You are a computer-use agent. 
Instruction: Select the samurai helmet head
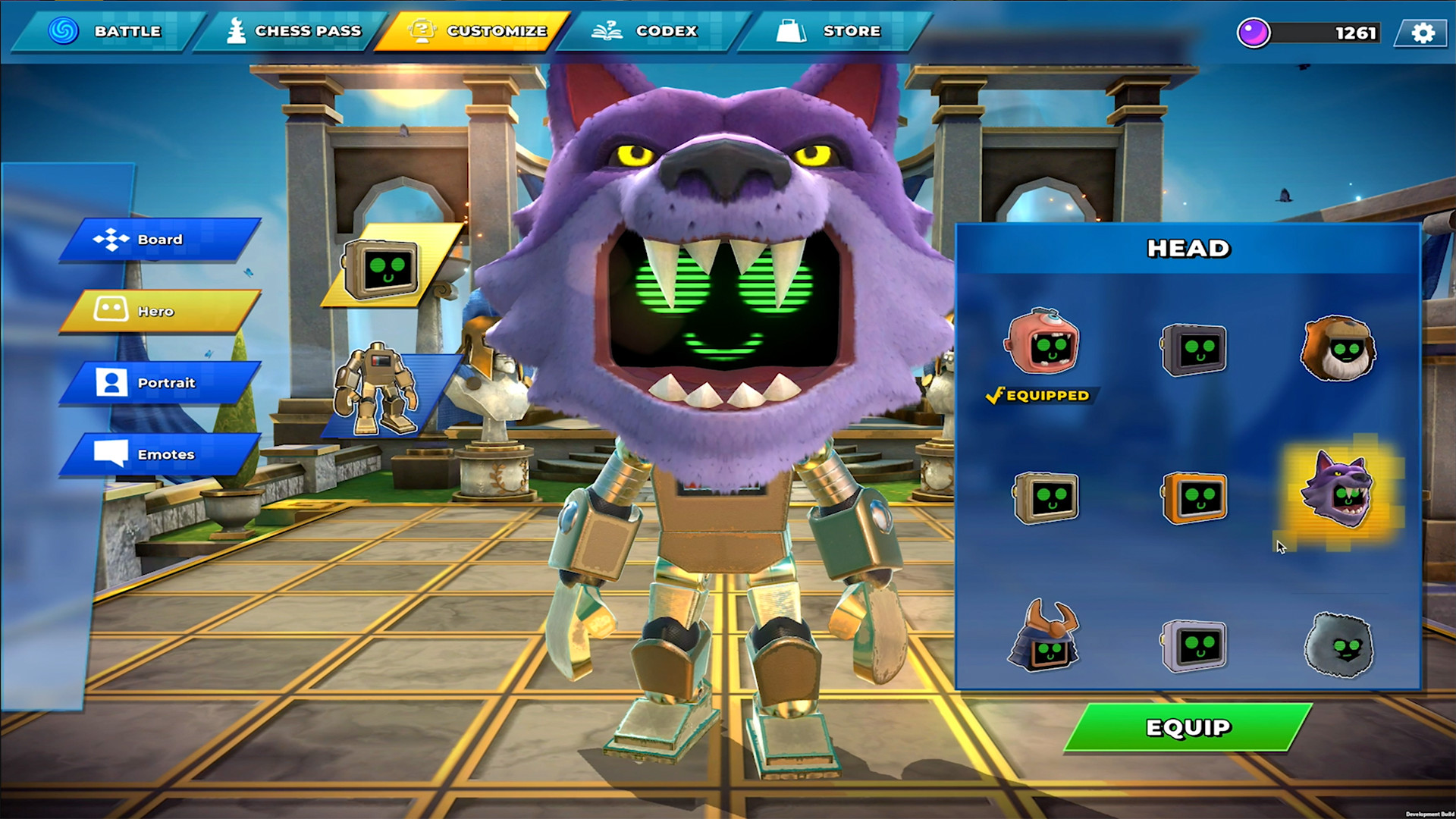coord(1043,639)
